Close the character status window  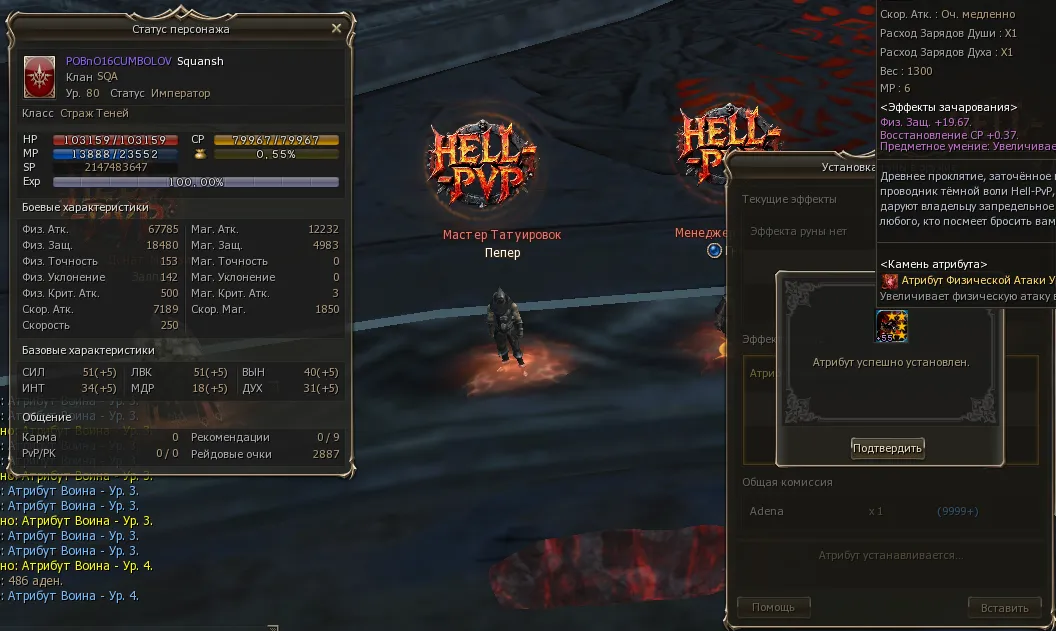point(337,29)
